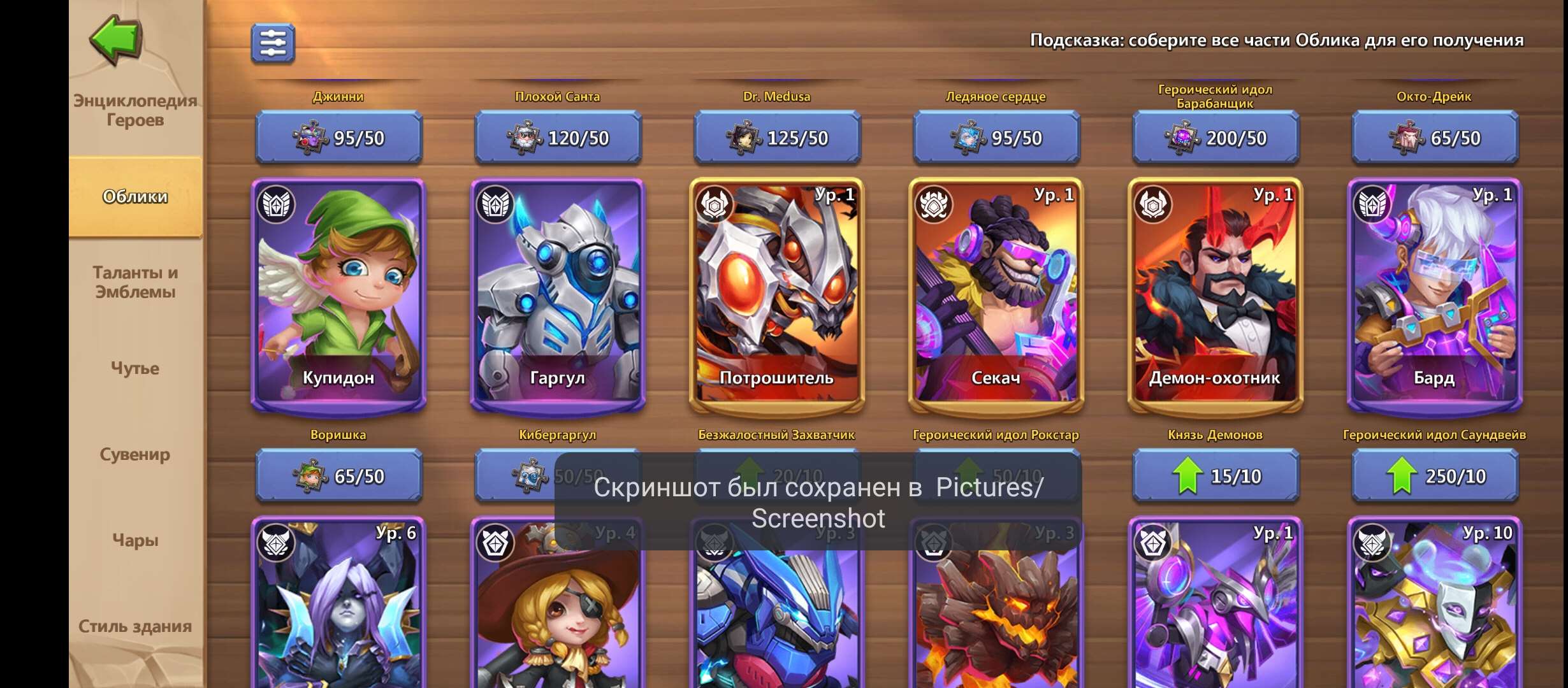
Task: Click the Воришка 65/50 skin button
Action: tap(338, 476)
